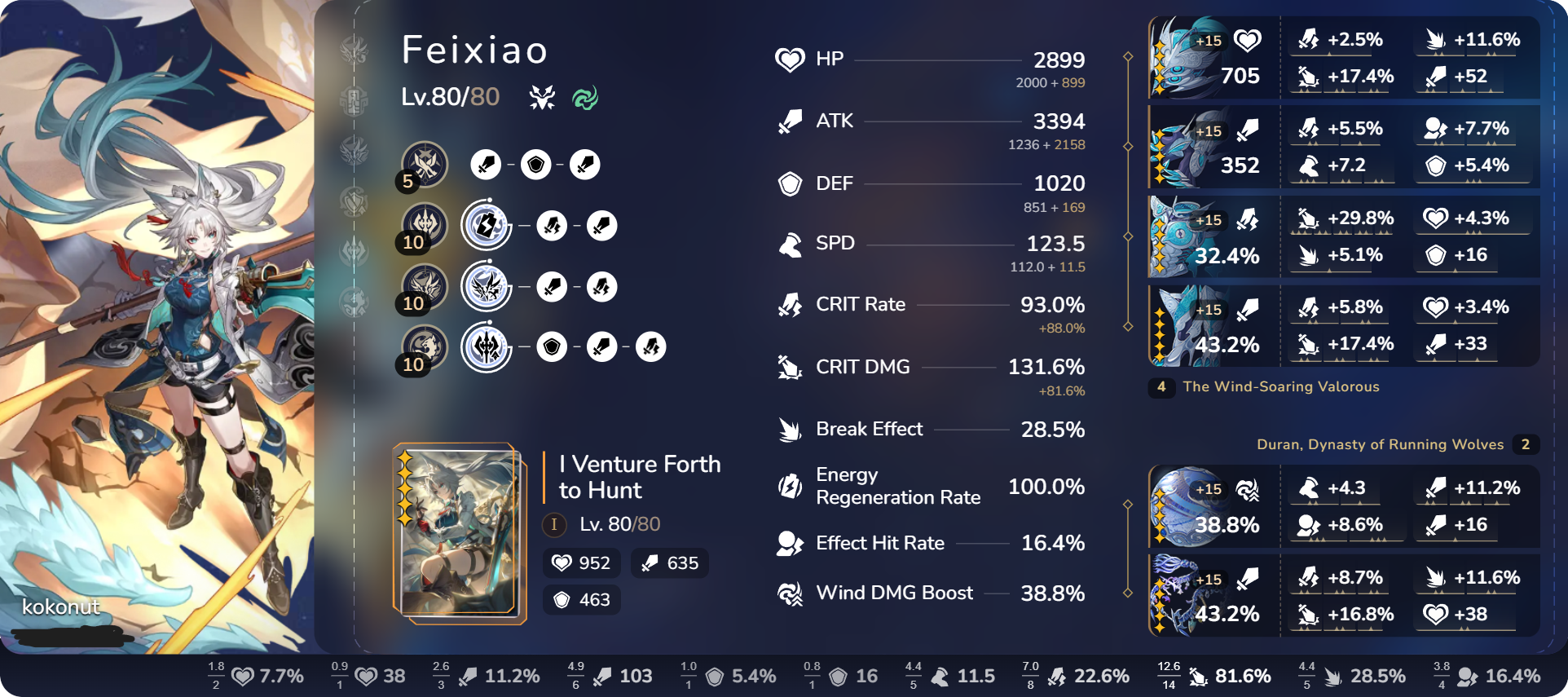Select the CRIT Rate lightning icon
This screenshot has height=697, width=1568.
pyautogui.click(x=789, y=304)
